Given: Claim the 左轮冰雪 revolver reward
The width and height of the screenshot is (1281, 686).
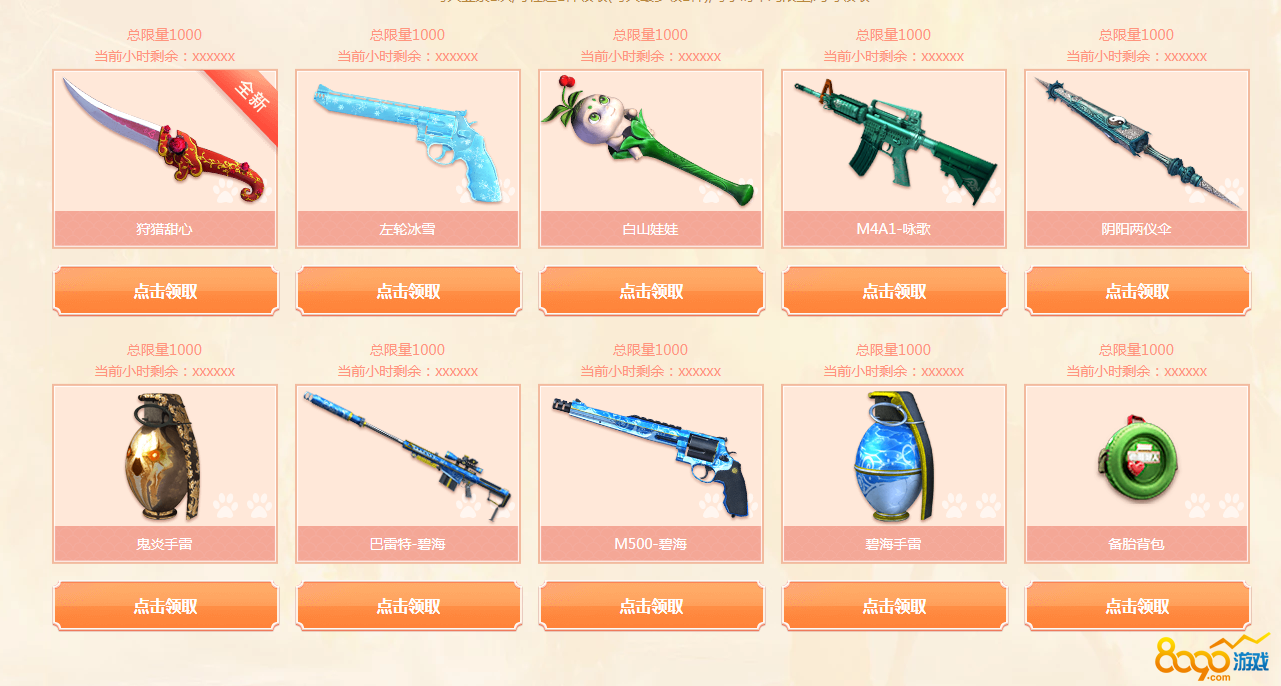Looking at the screenshot, I should 408,291.
